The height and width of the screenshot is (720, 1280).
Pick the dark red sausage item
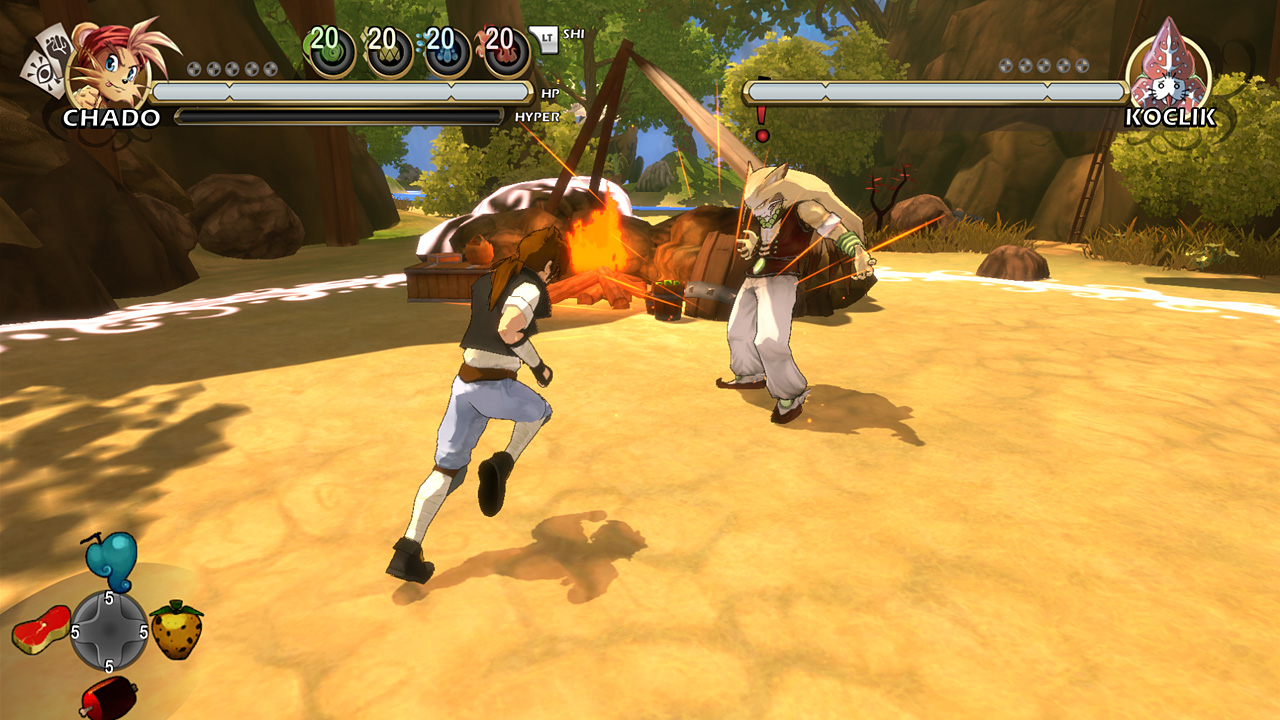(108, 696)
